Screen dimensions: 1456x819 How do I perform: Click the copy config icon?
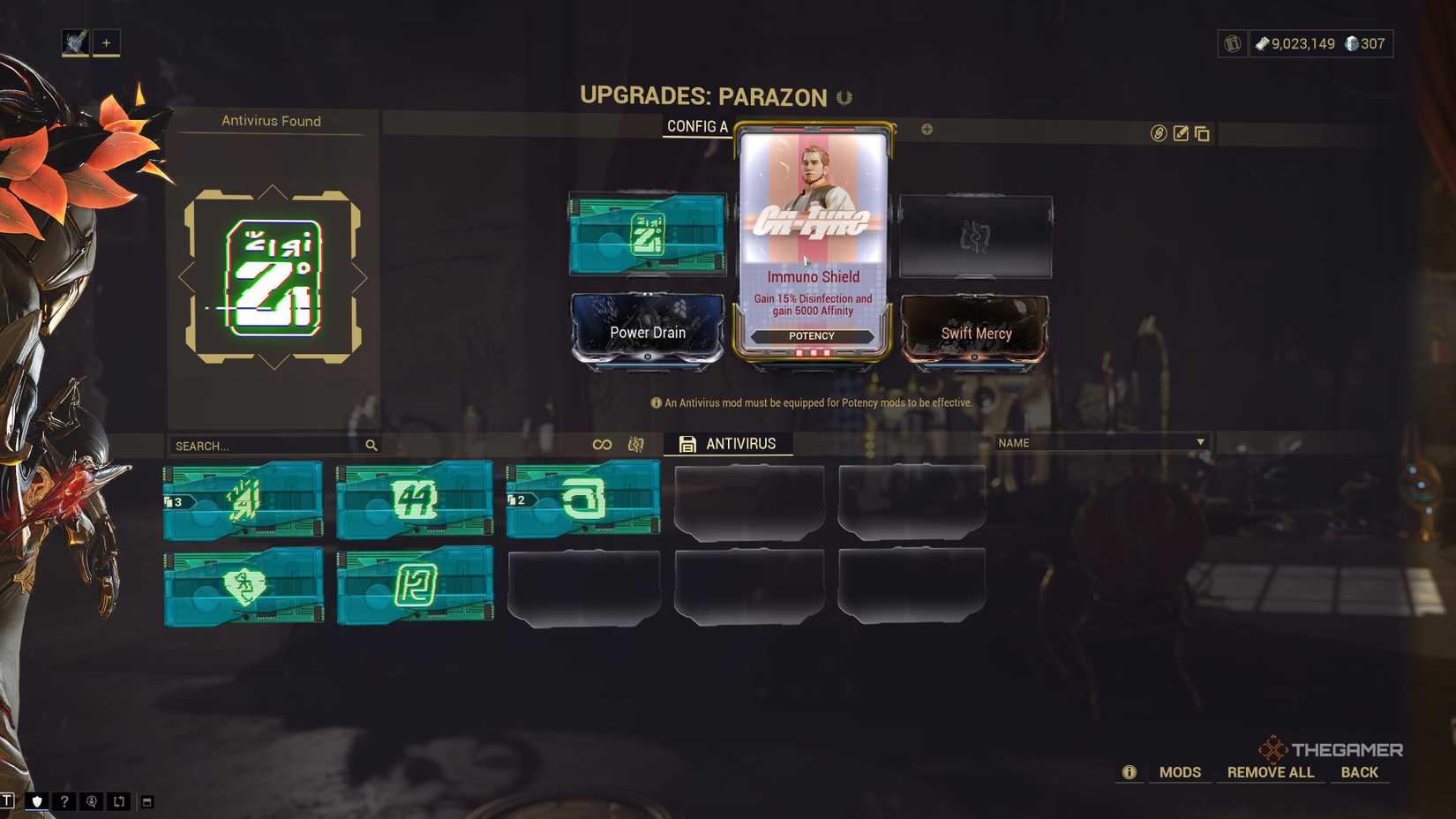(1201, 134)
